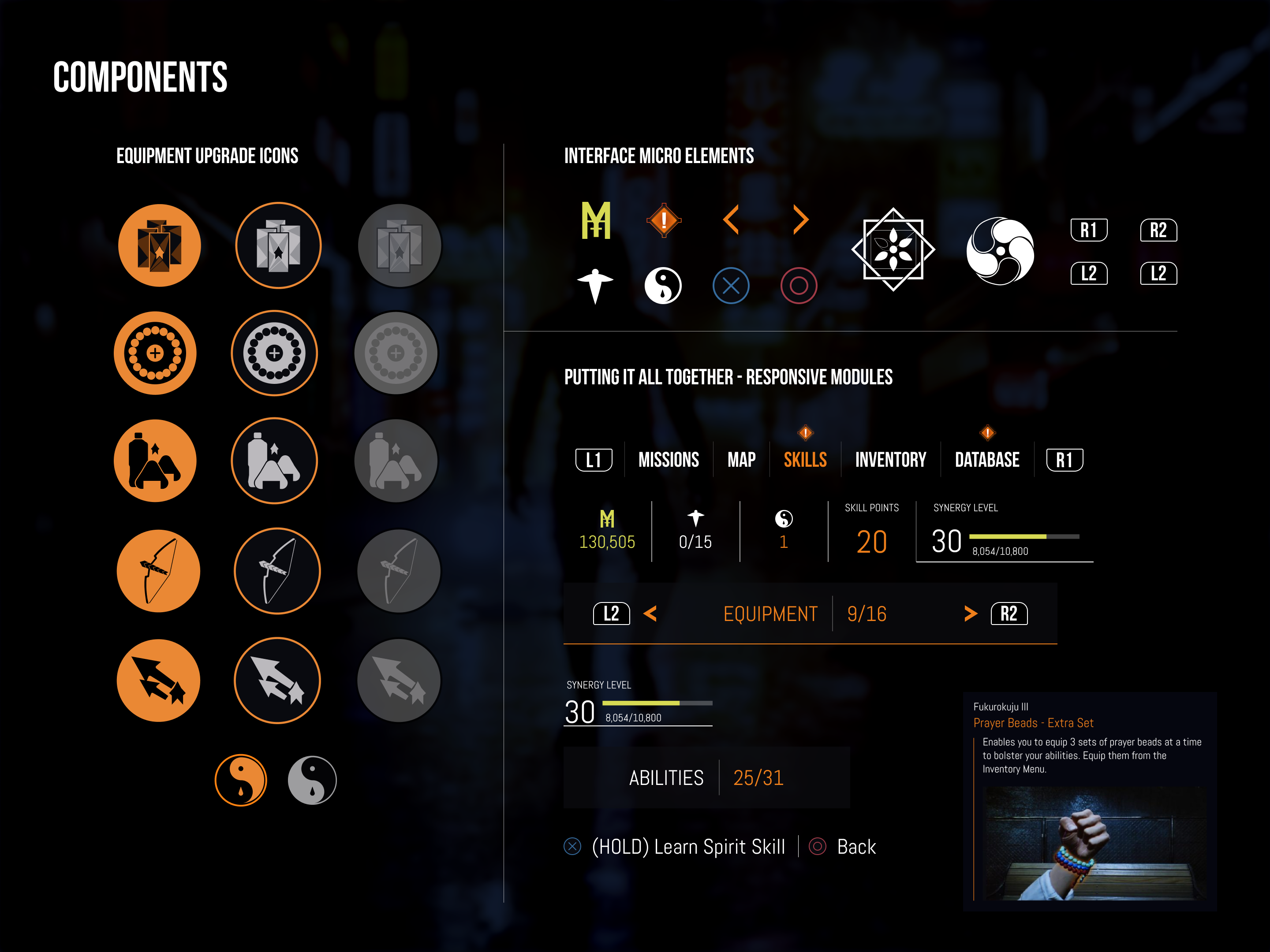Select the orange talisman upgrade icon
Viewport: 1270px width, 952px height.
click(159, 245)
